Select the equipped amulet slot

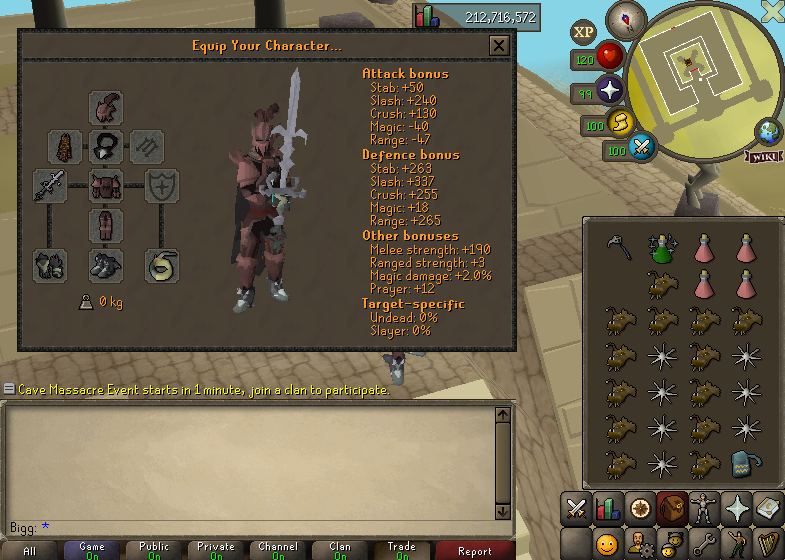[x=106, y=147]
